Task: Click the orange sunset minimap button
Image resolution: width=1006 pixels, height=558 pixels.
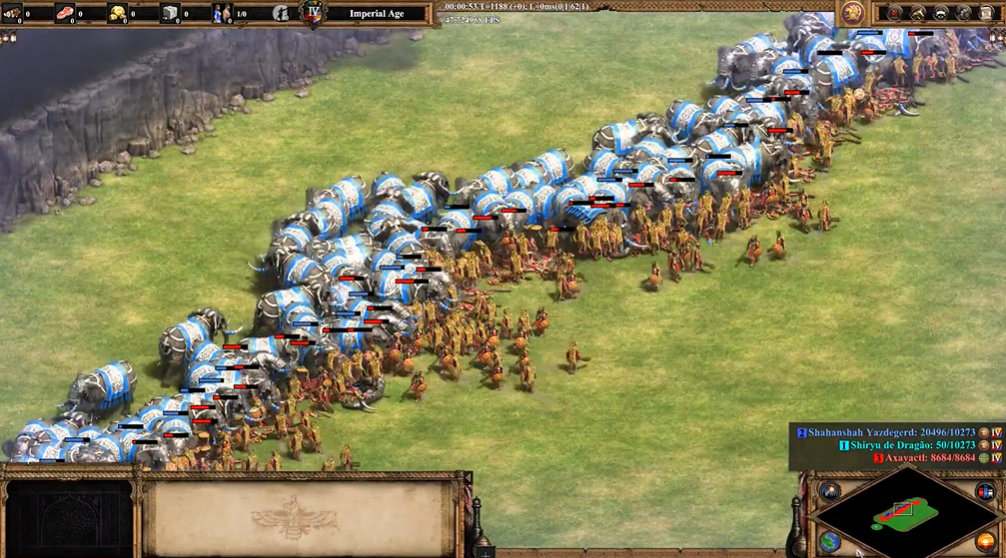Action: (x=985, y=541)
